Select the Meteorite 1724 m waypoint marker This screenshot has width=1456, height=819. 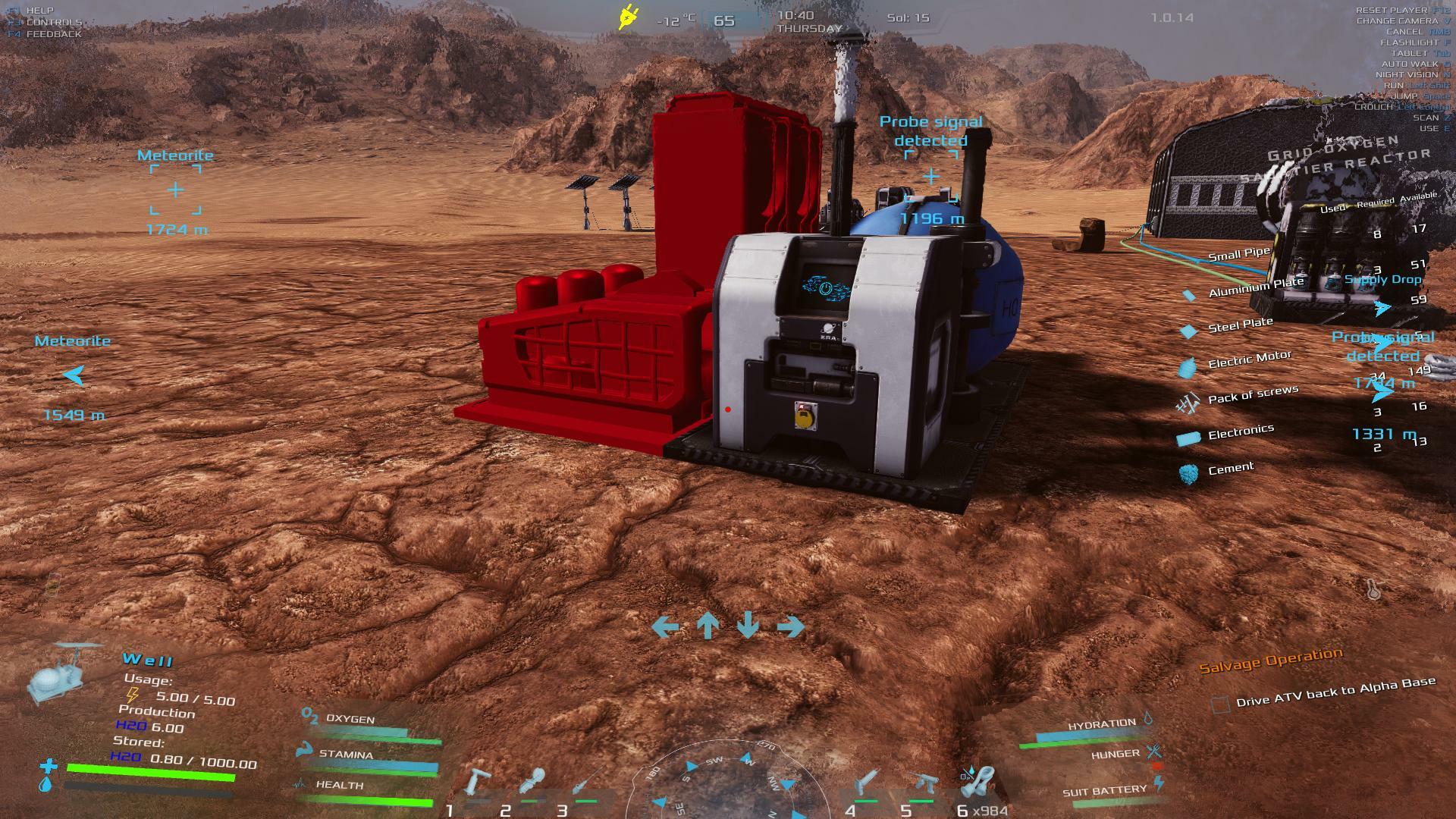tap(175, 190)
